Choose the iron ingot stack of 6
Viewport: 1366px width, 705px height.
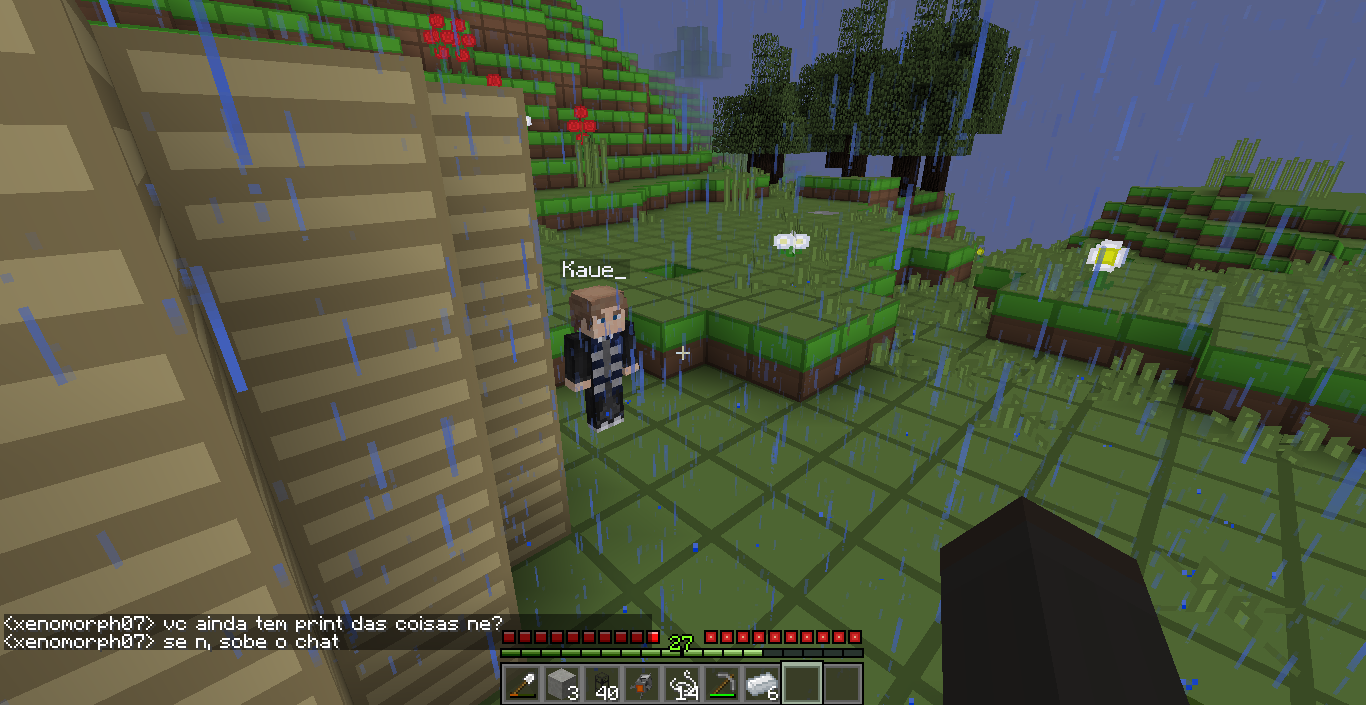(x=762, y=684)
